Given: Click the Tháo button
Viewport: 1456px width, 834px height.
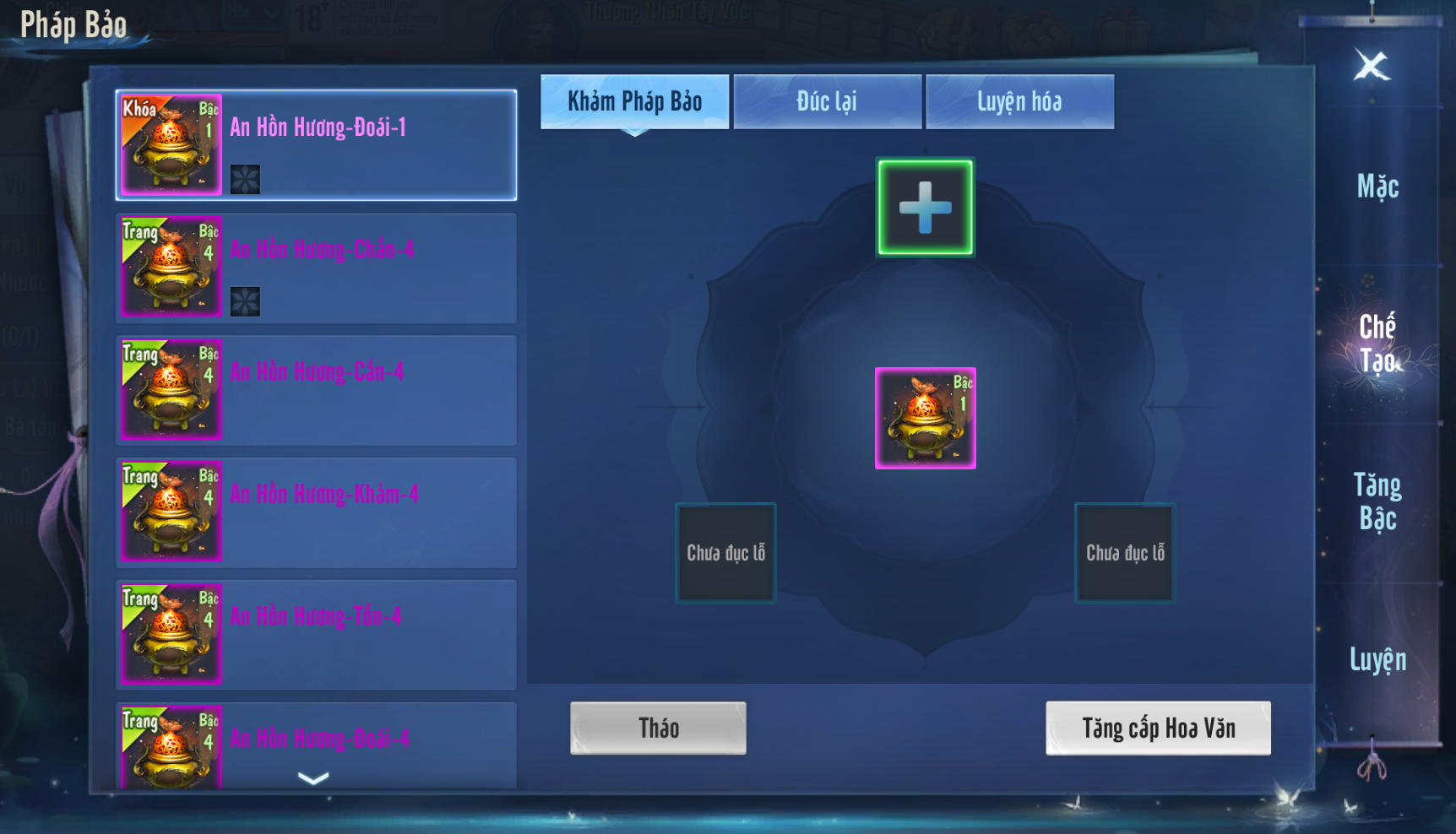Looking at the screenshot, I should [x=658, y=728].
